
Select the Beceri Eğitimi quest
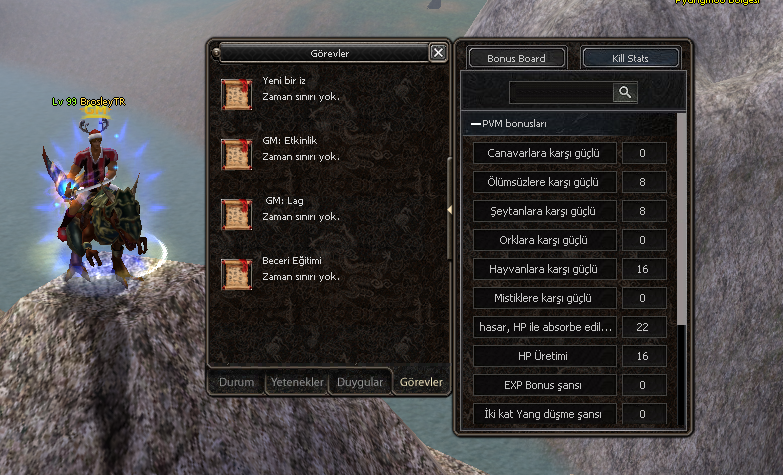coord(237,274)
